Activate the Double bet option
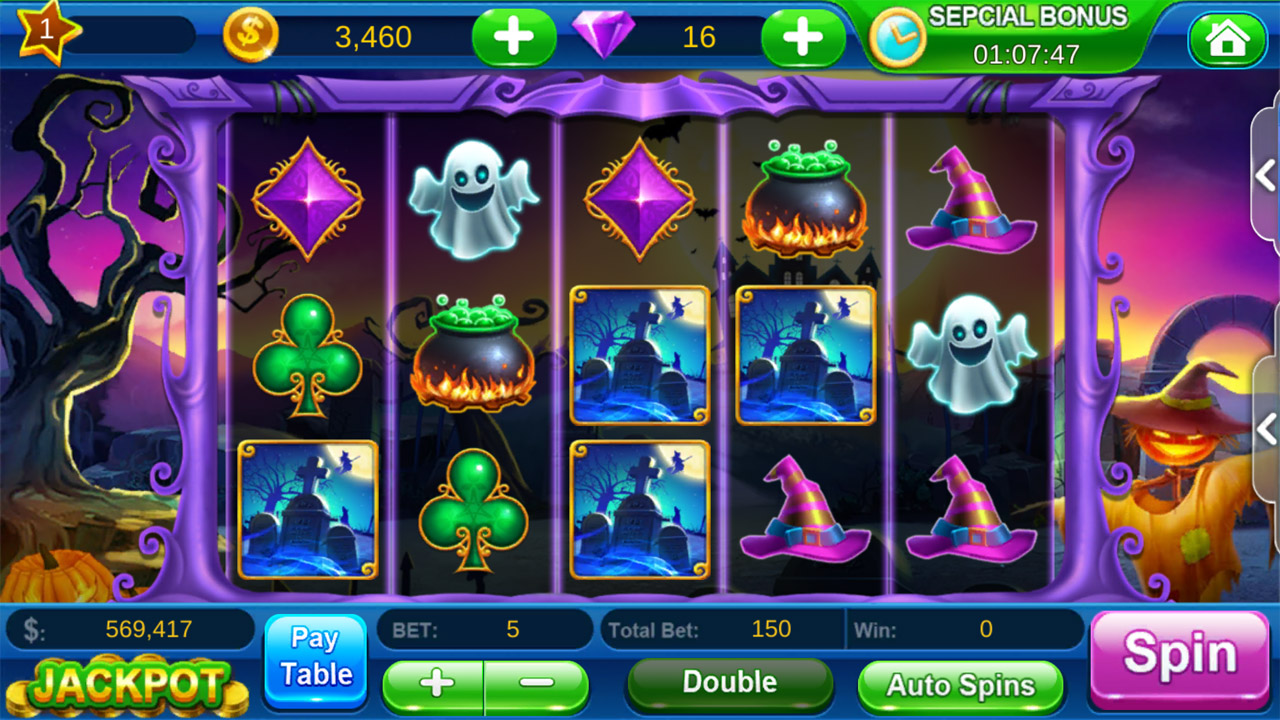Screen dimensions: 1280x720 tap(728, 683)
